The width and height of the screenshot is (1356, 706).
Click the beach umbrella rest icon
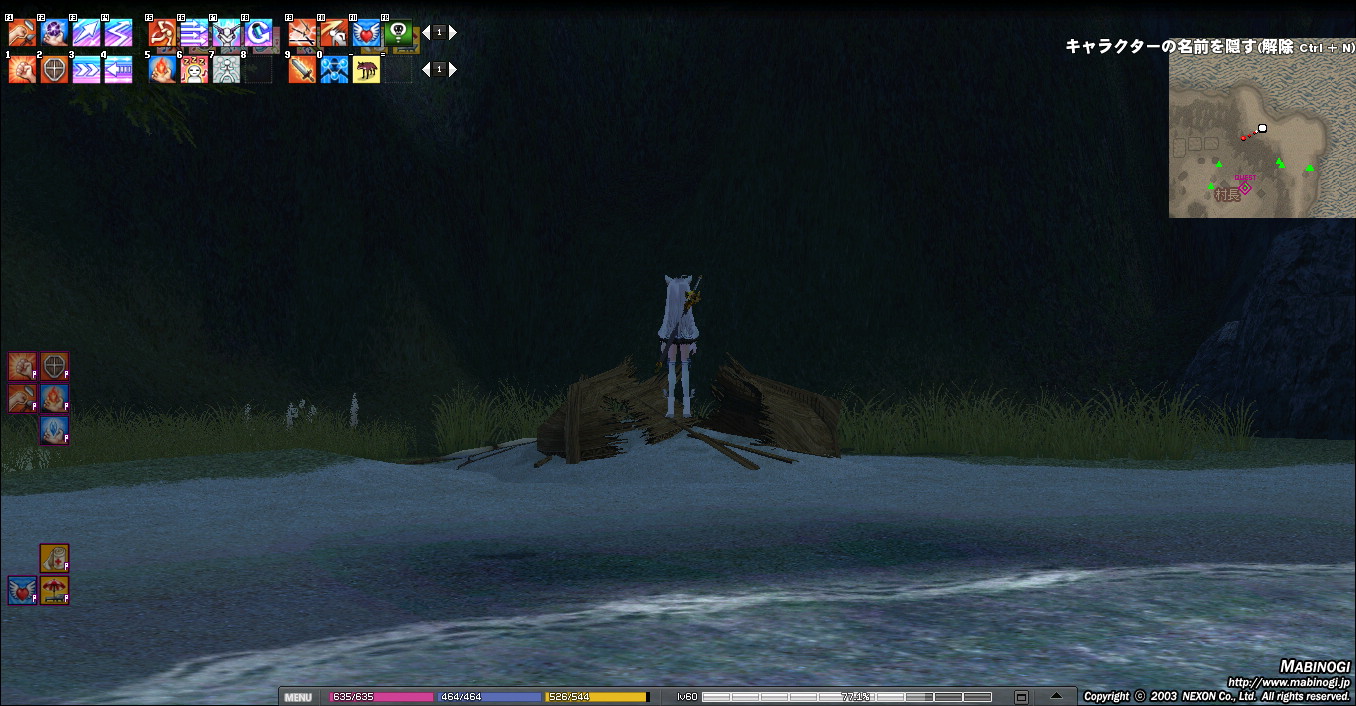(54, 591)
